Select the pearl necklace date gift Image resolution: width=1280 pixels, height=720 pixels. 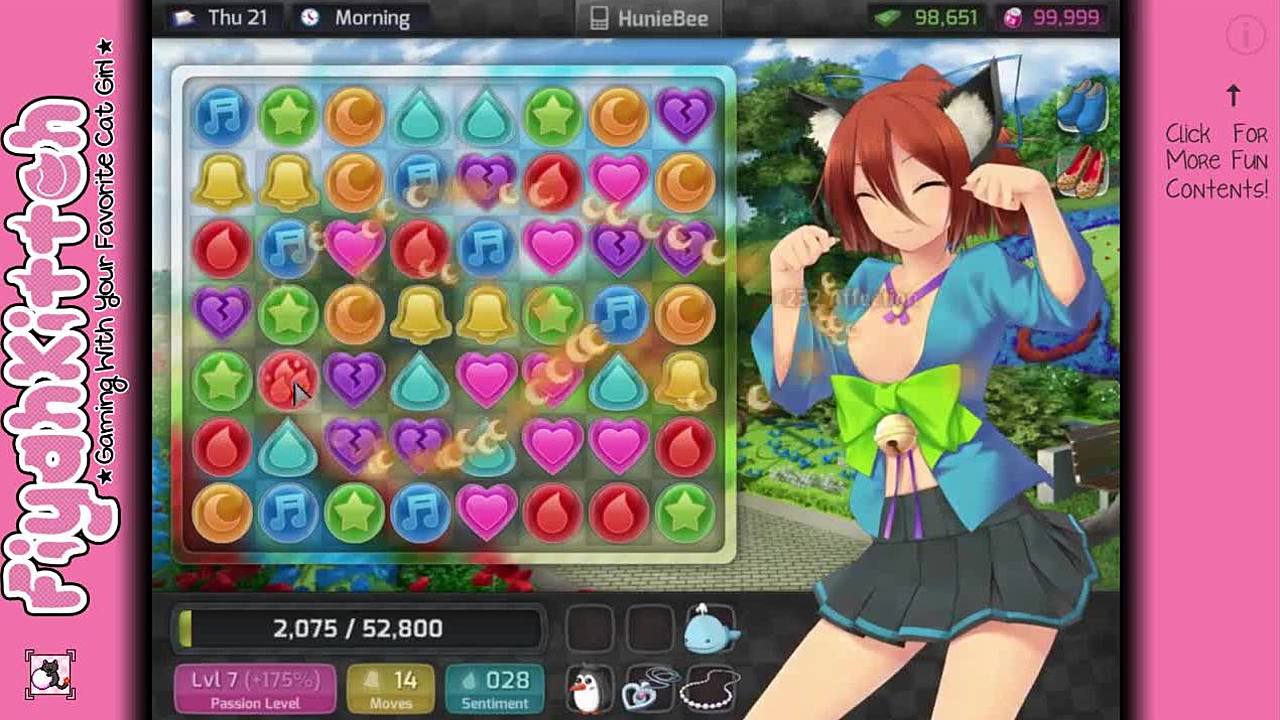pos(709,688)
